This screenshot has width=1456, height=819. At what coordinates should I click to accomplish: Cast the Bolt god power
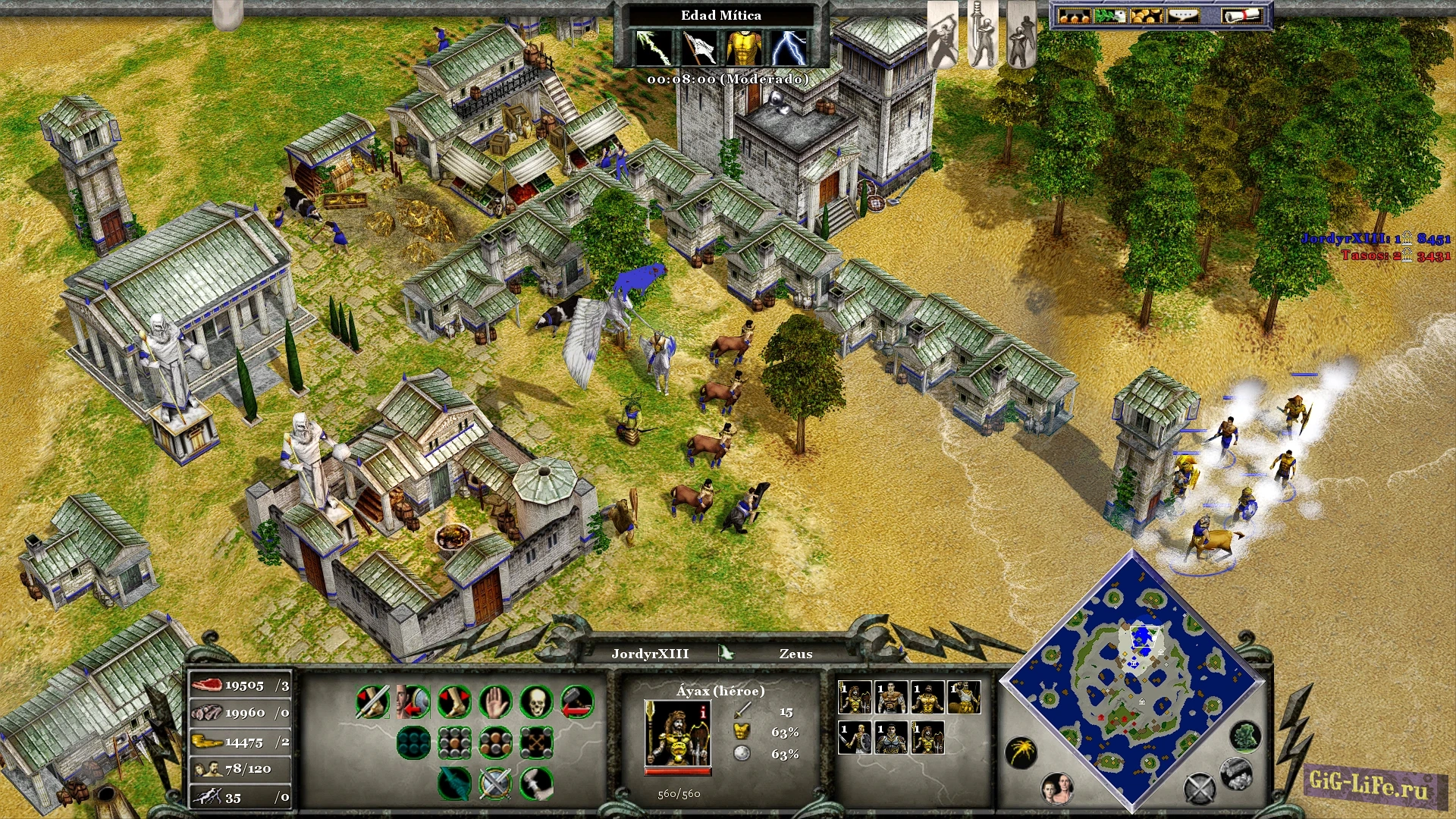pyautogui.click(x=652, y=48)
